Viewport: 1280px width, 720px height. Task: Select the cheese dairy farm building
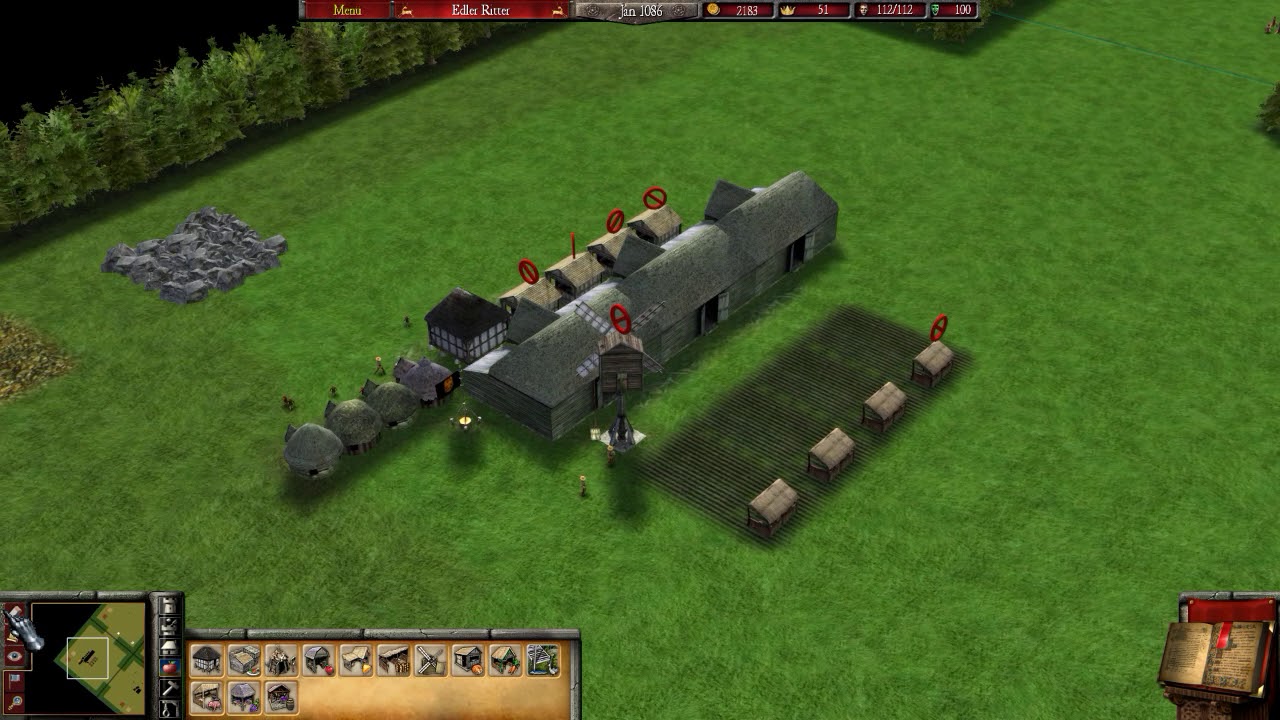click(x=355, y=660)
